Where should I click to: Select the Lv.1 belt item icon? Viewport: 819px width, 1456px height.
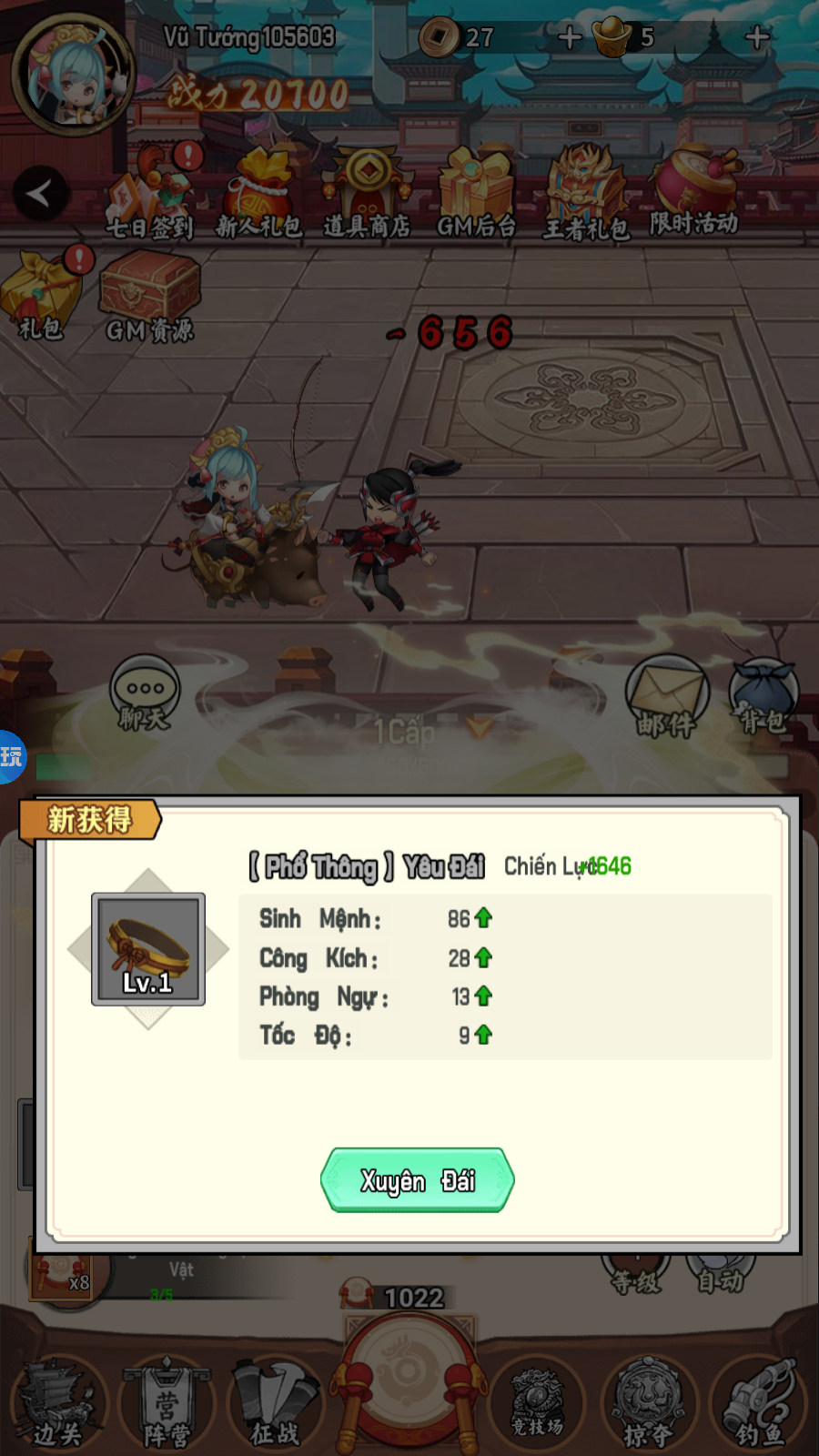coord(148,949)
